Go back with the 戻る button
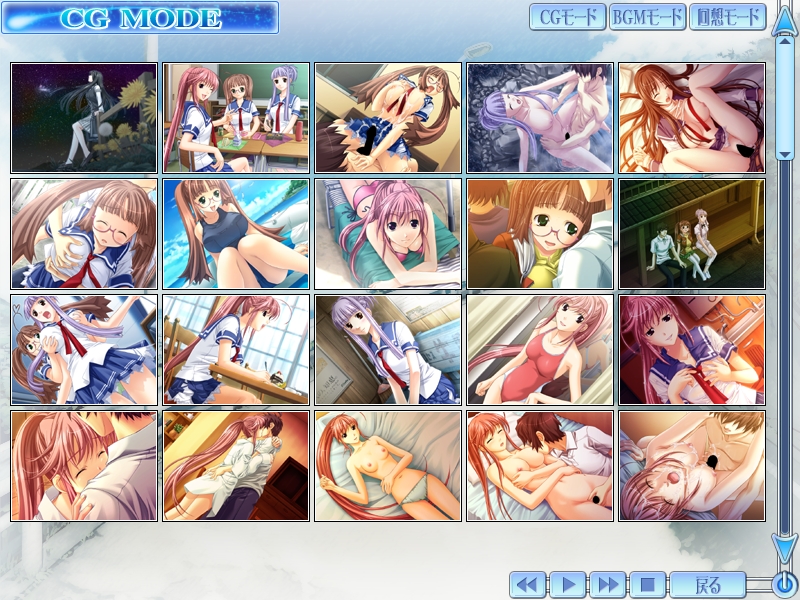 click(707, 584)
